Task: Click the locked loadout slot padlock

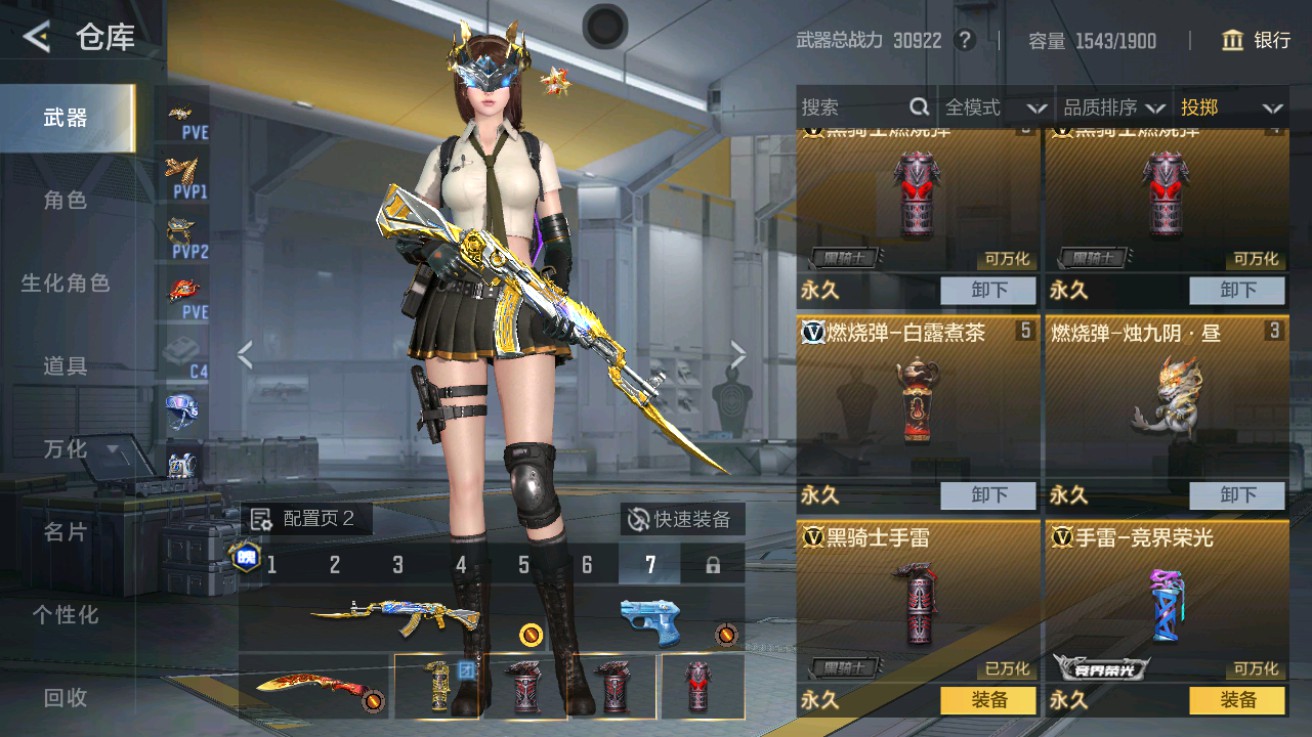Action: [x=712, y=564]
